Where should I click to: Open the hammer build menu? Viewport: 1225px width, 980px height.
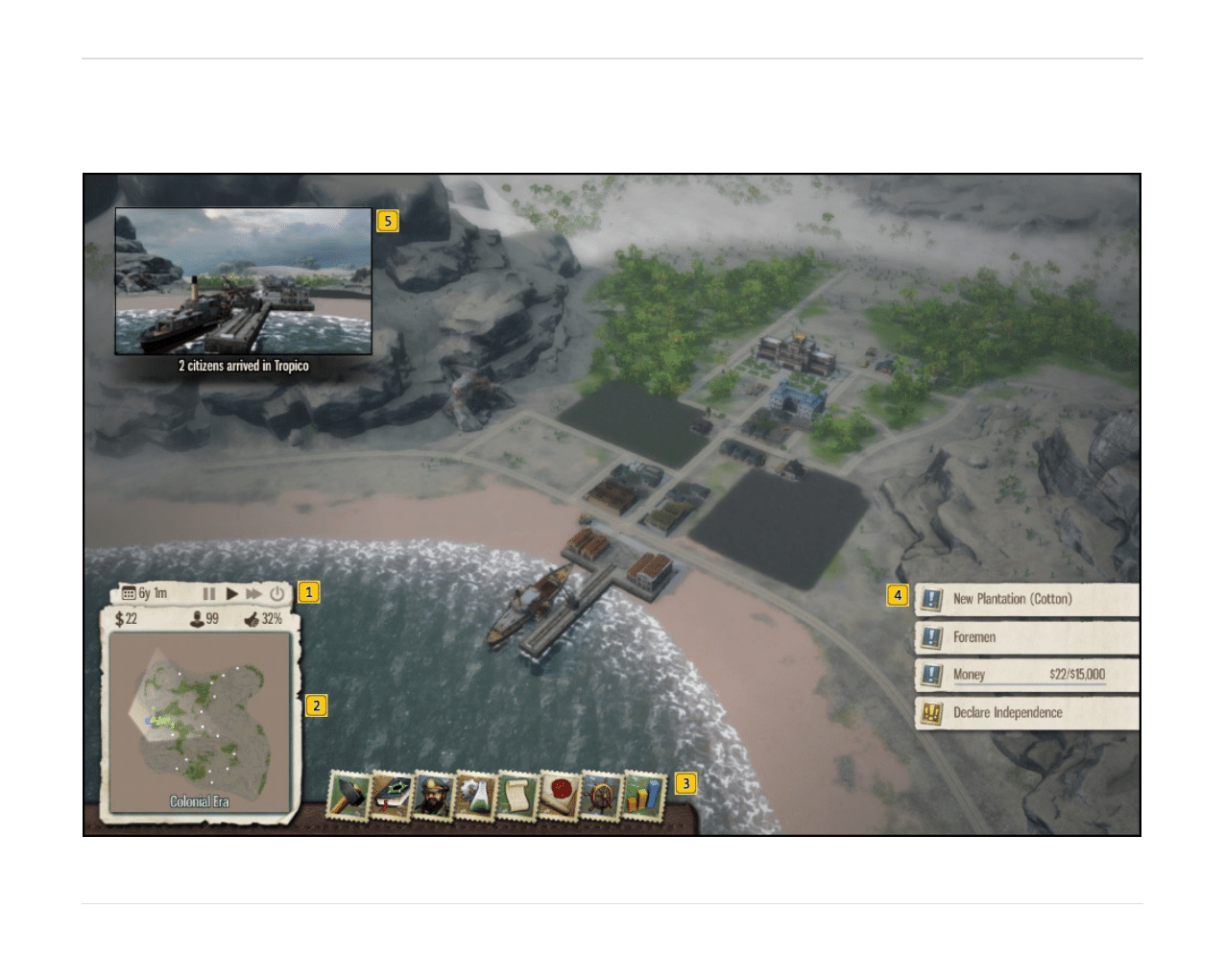click(348, 797)
